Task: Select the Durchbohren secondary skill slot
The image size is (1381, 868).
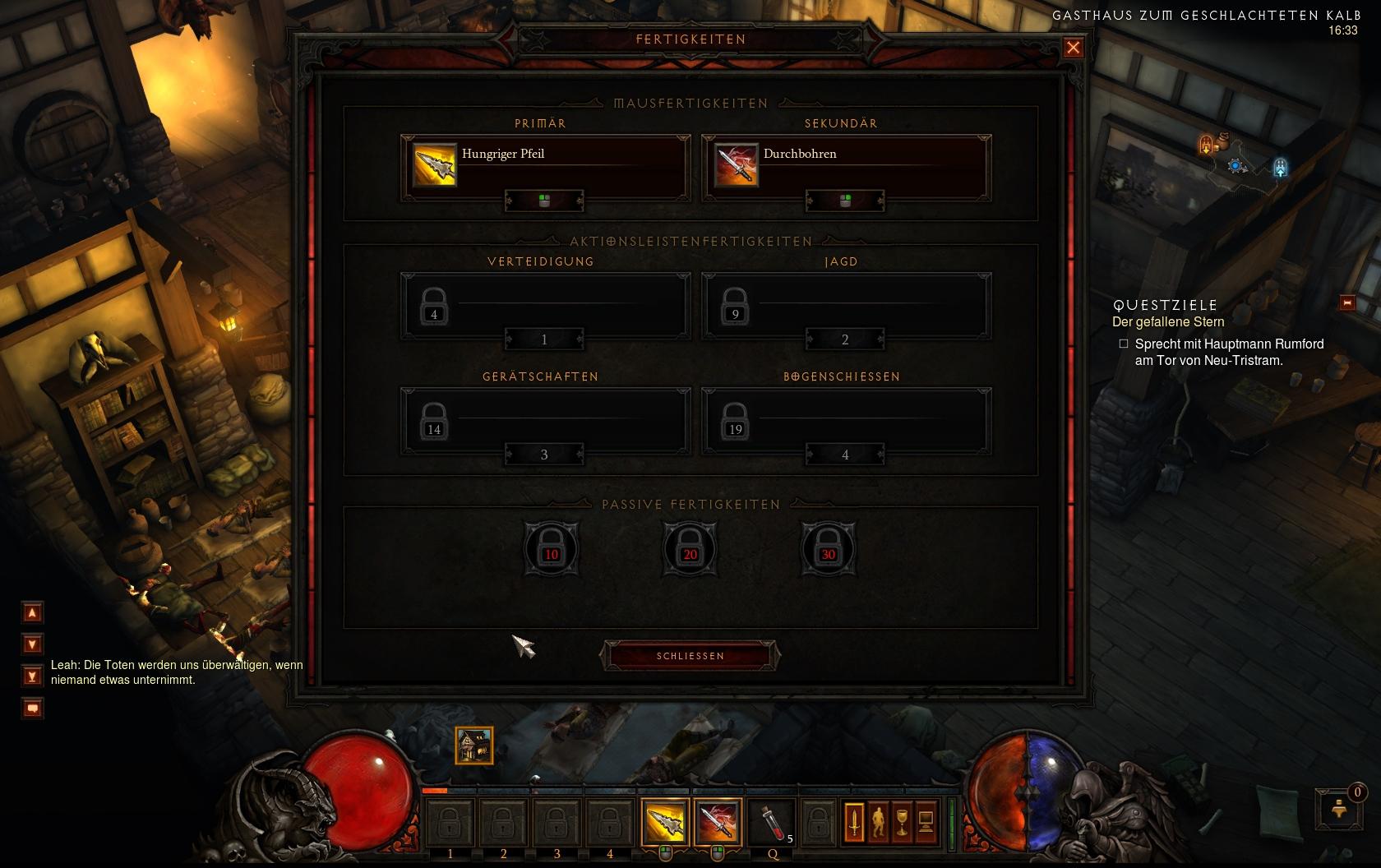Action: pyautogui.click(x=846, y=166)
